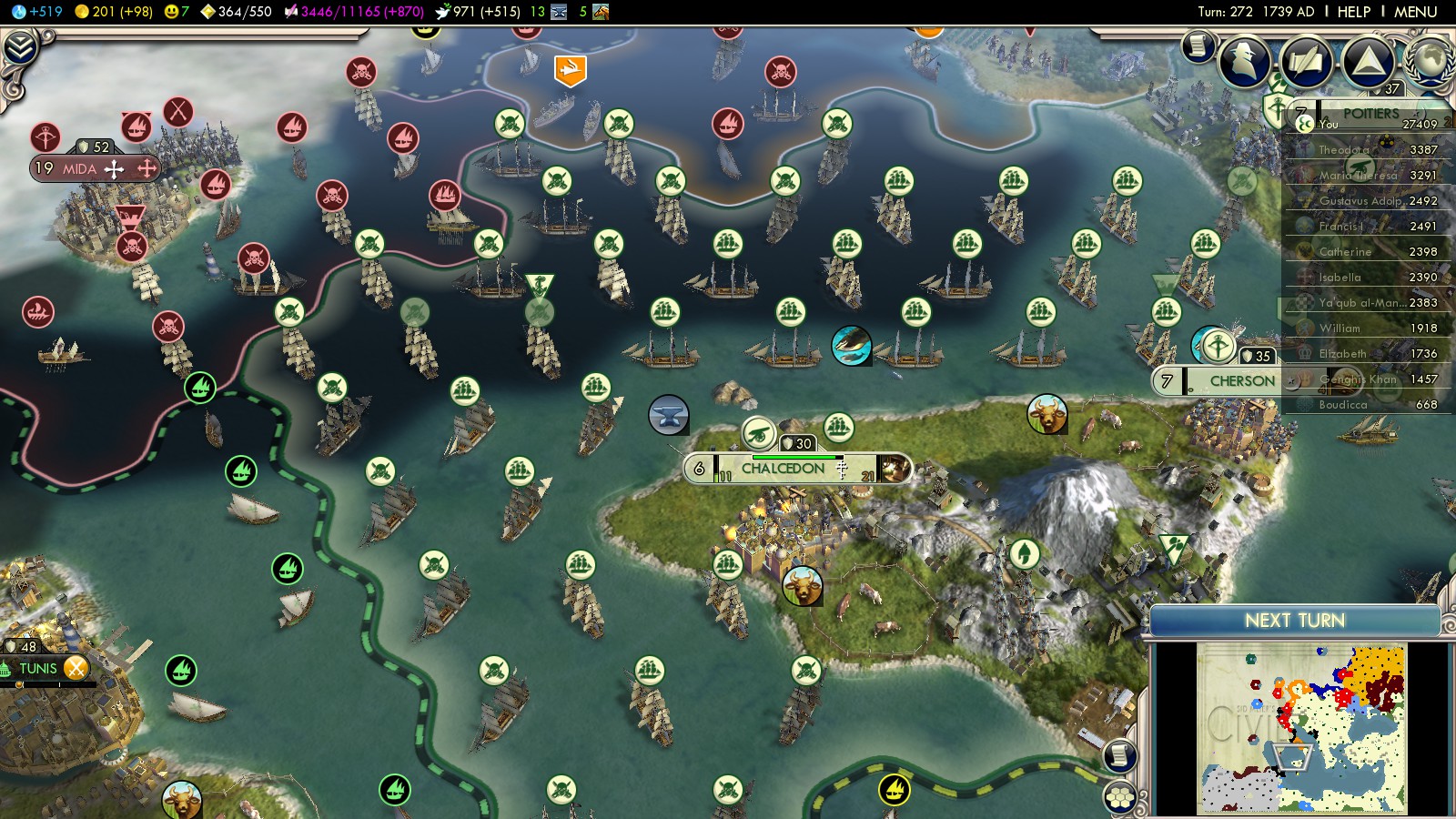Open Social Policies pyramid icon

pyautogui.click(x=1367, y=61)
